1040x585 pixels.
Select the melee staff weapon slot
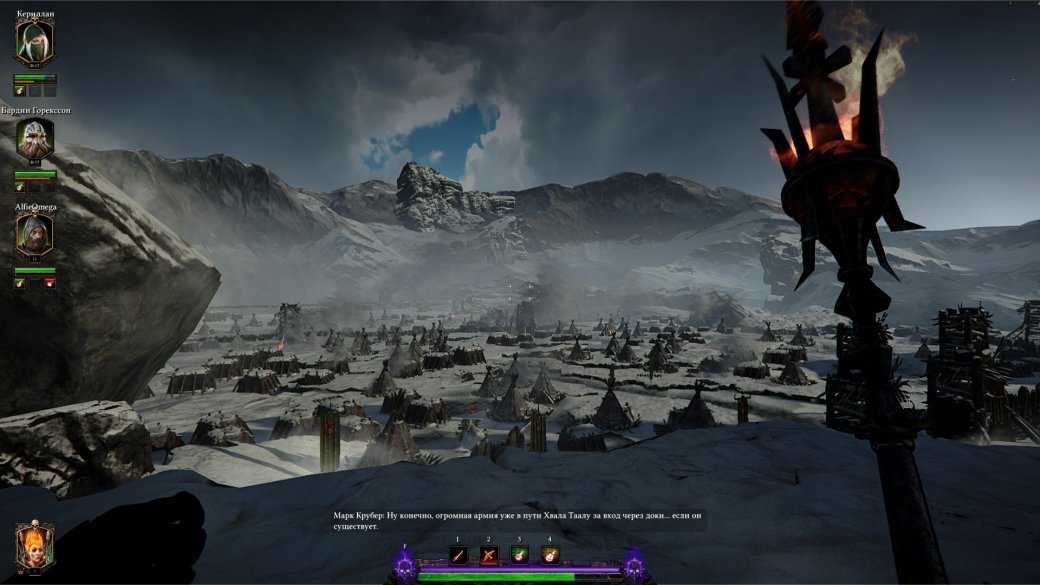pos(459,555)
